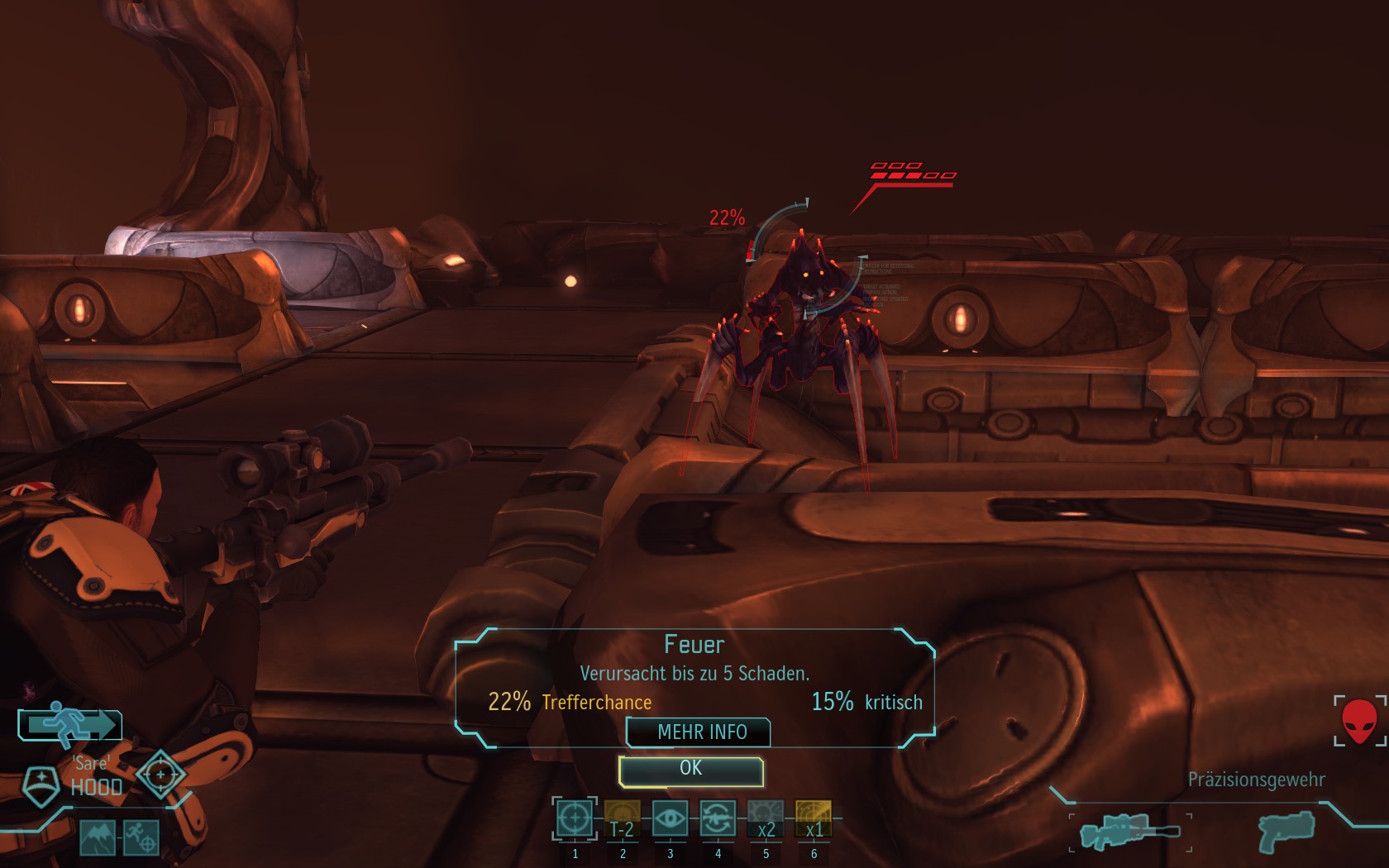
Task: Select the greyed skull ability marked x2
Action: point(766,819)
